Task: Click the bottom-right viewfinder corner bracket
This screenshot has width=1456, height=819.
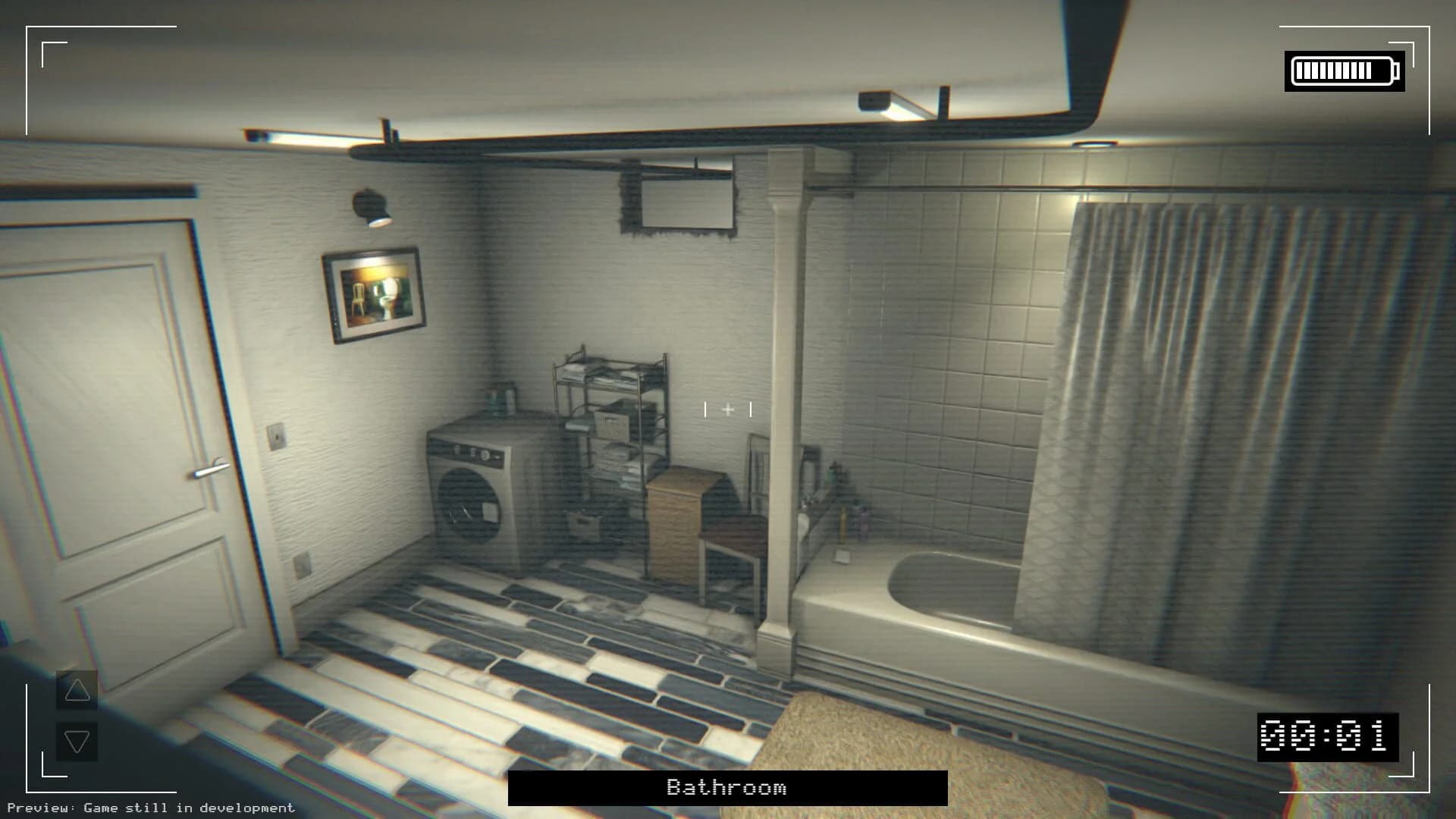Action: 1412,775
